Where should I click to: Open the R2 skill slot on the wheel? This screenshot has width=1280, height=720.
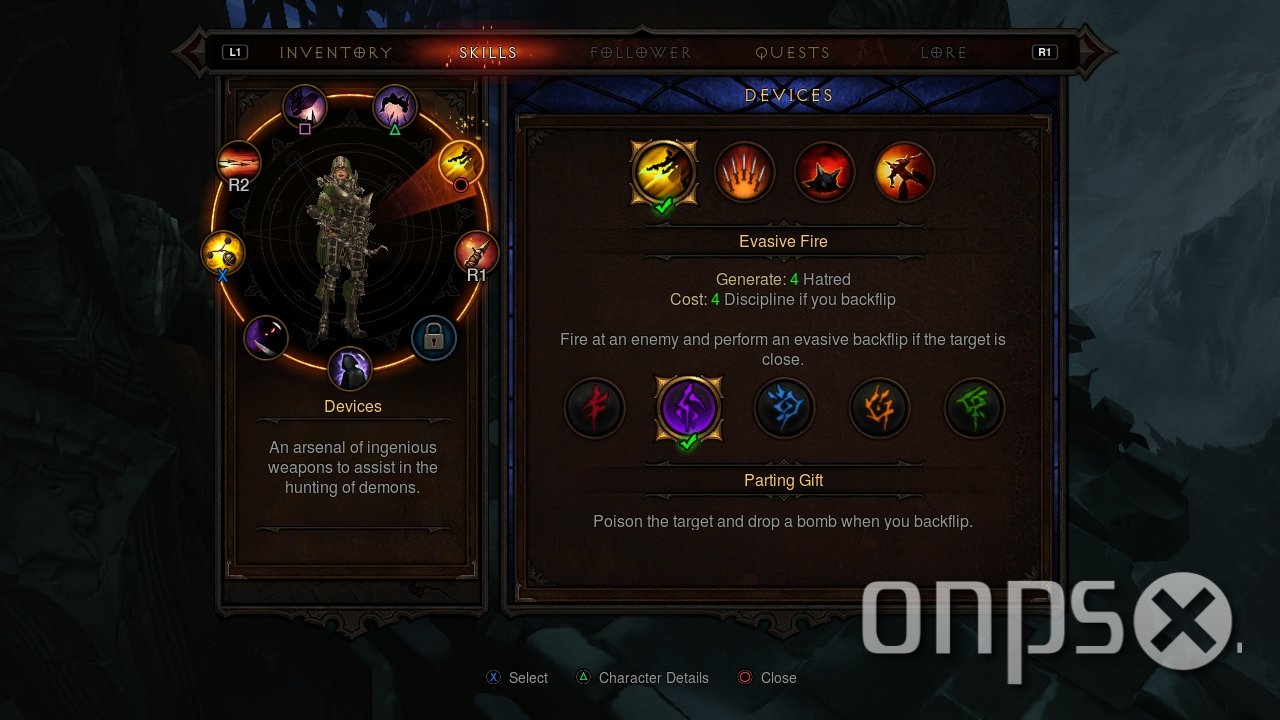click(x=238, y=160)
